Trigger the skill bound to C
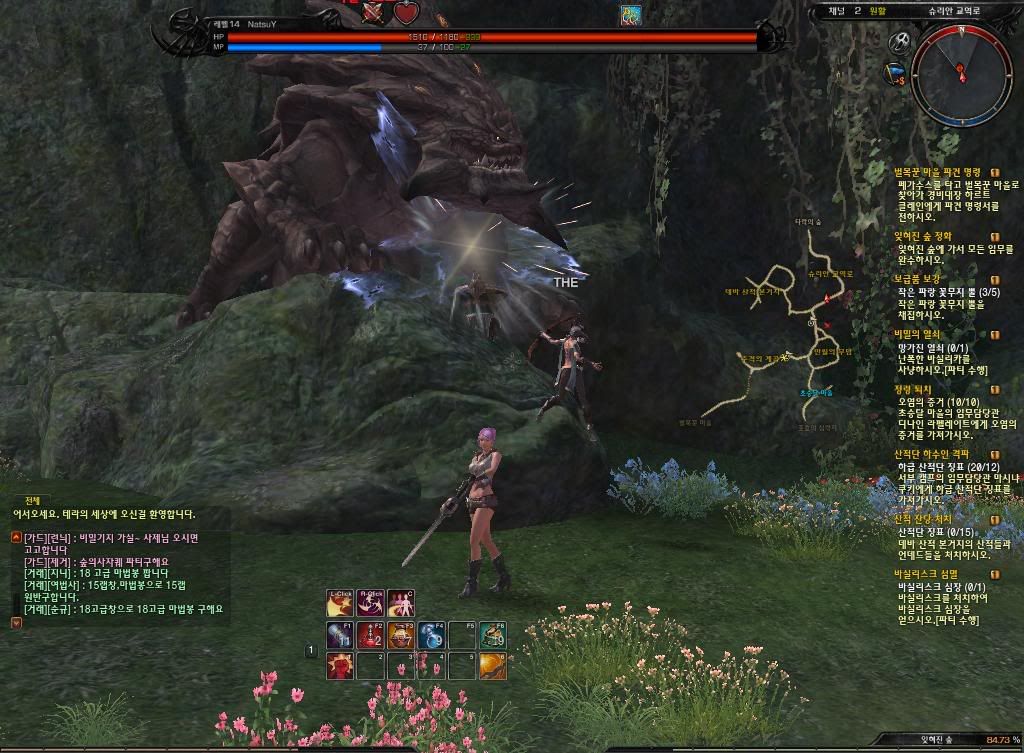The height and width of the screenshot is (753, 1024). pyautogui.click(x=401, y=605)
